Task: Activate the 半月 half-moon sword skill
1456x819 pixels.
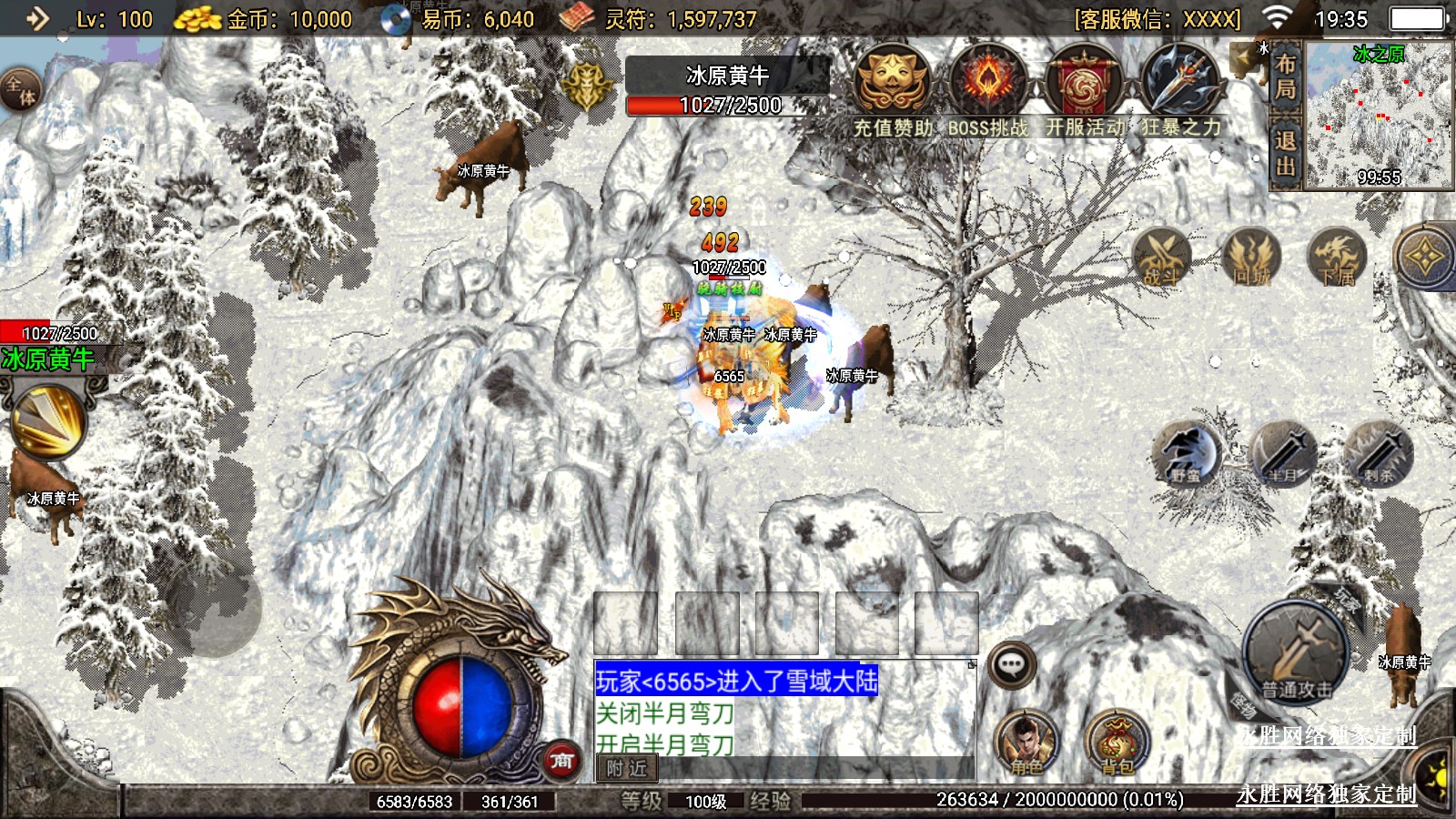Action: click(1283, 452)
